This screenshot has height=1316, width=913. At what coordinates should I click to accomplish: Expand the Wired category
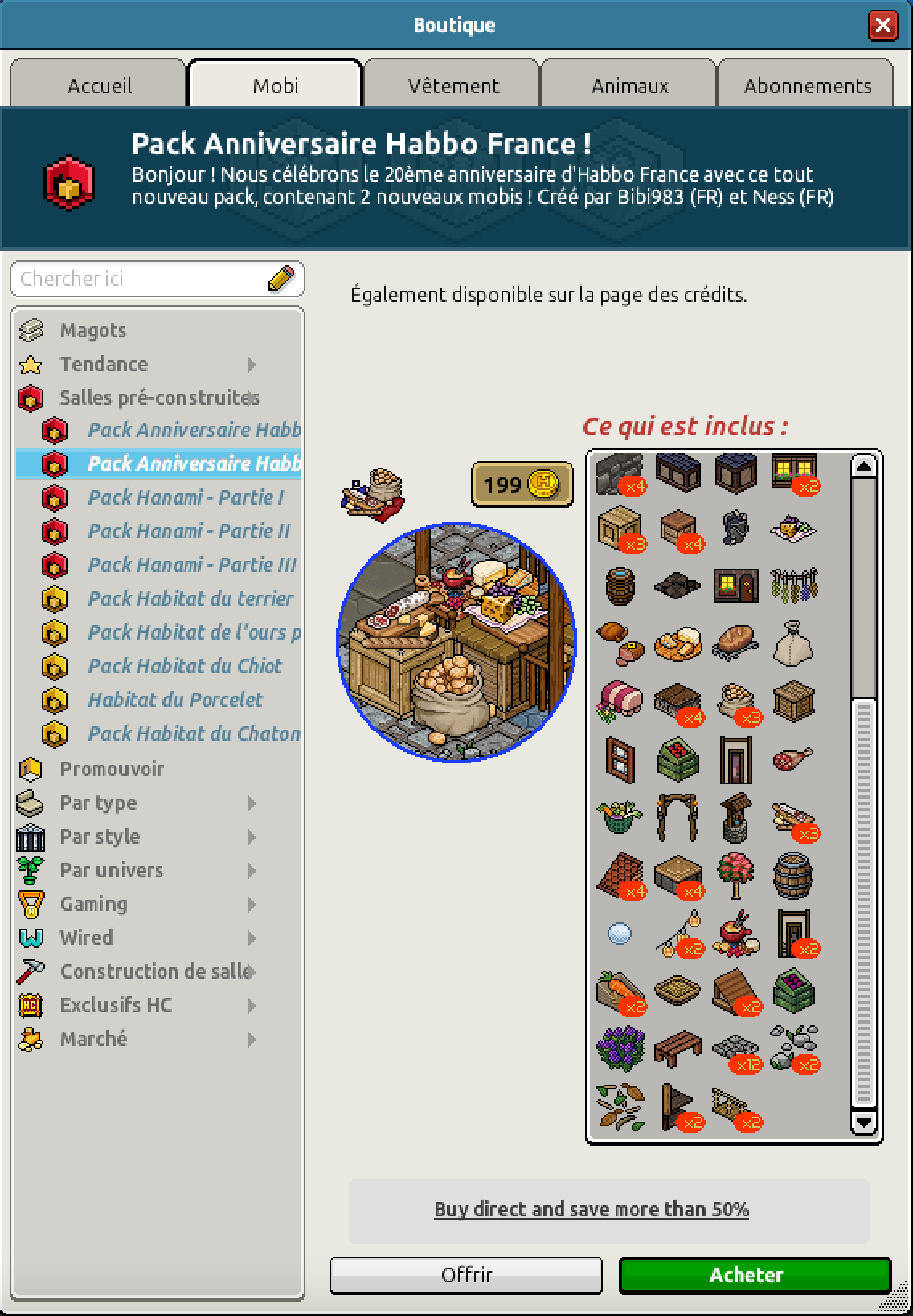pyautogui.click(x=86, y=938)
